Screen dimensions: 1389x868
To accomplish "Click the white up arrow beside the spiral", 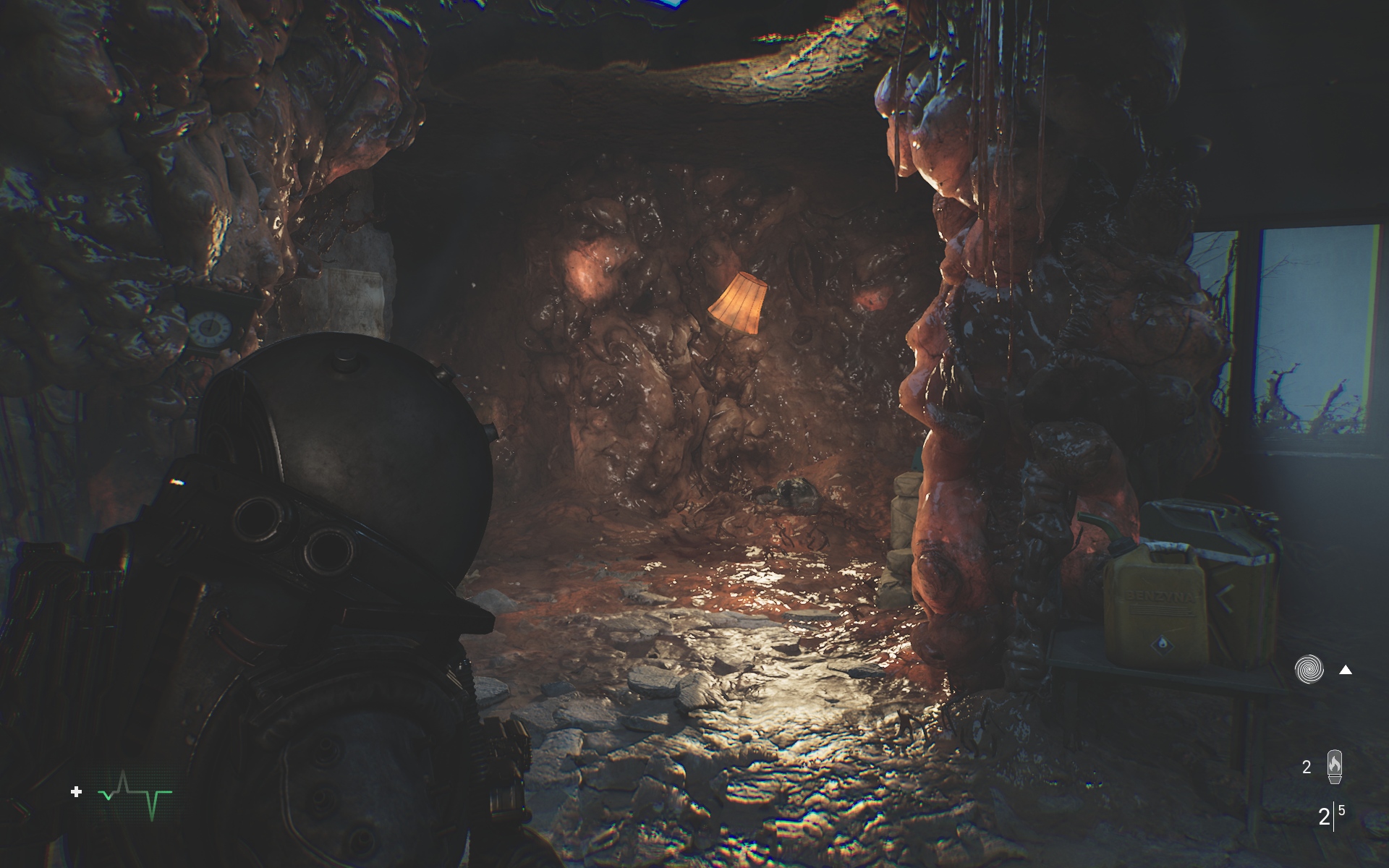I will [x=1346, y=670].
